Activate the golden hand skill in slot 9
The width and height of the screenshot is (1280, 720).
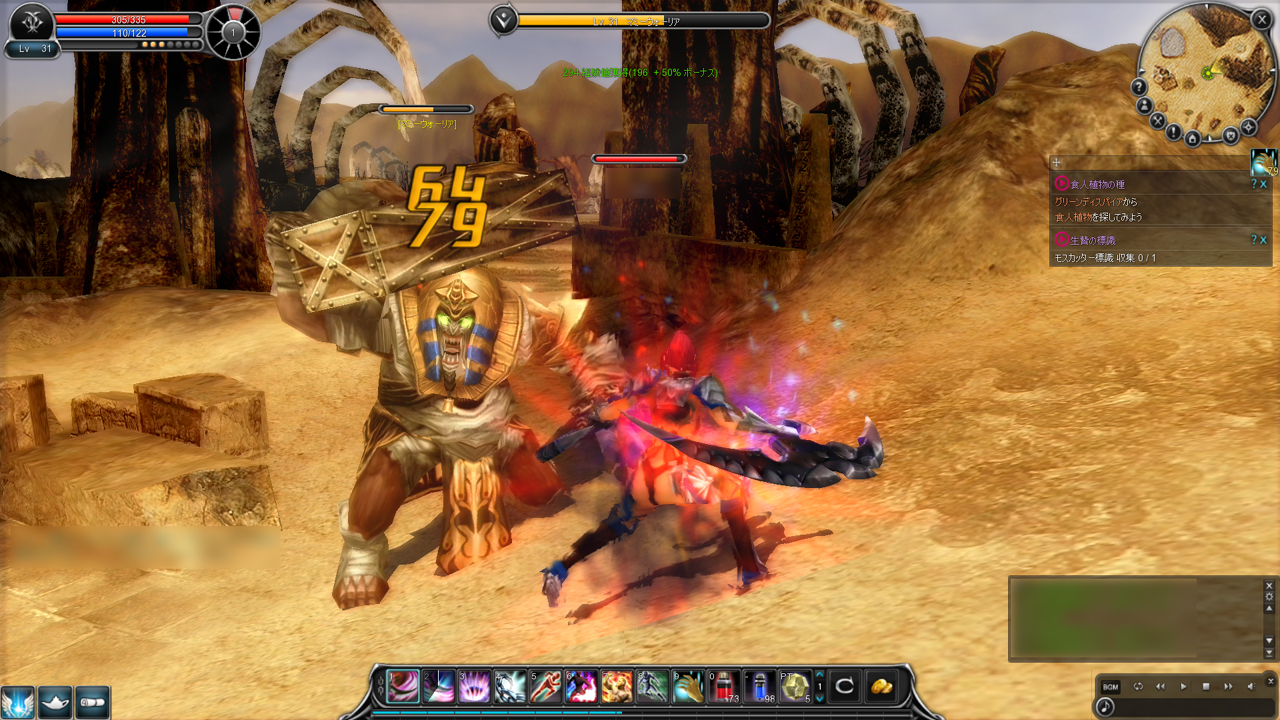(688, 686)
